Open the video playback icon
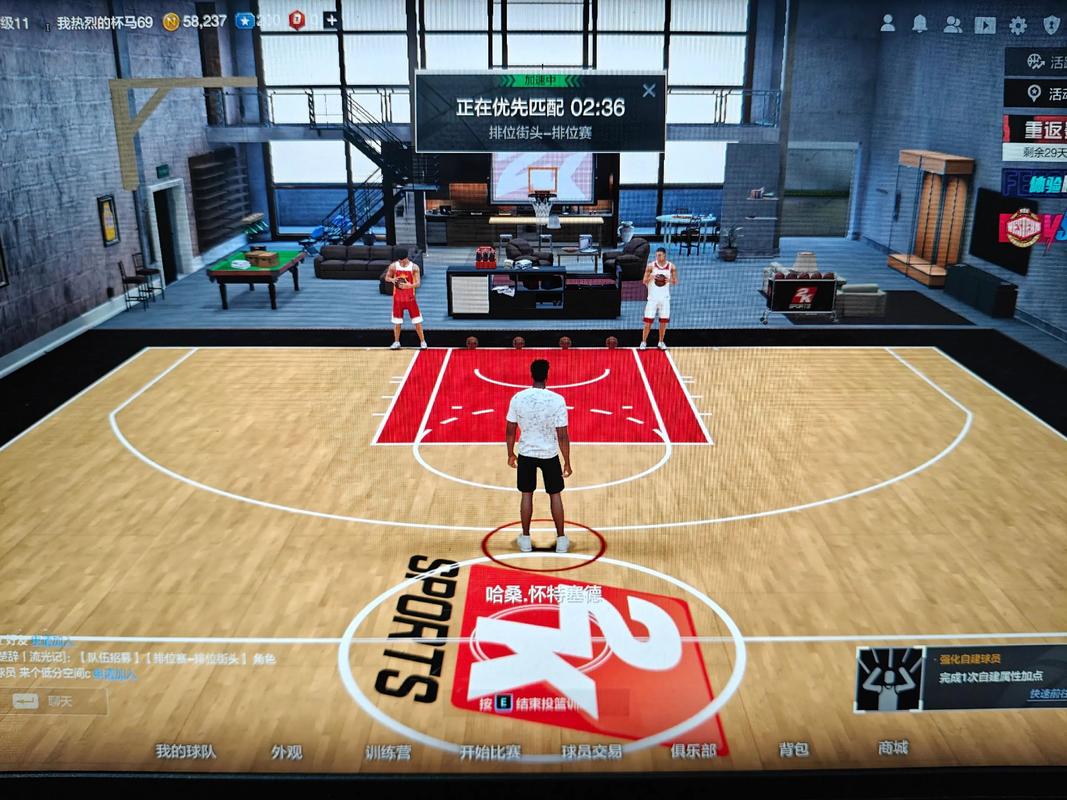The height and width of the screenshot is (800, 1067). 985,25
